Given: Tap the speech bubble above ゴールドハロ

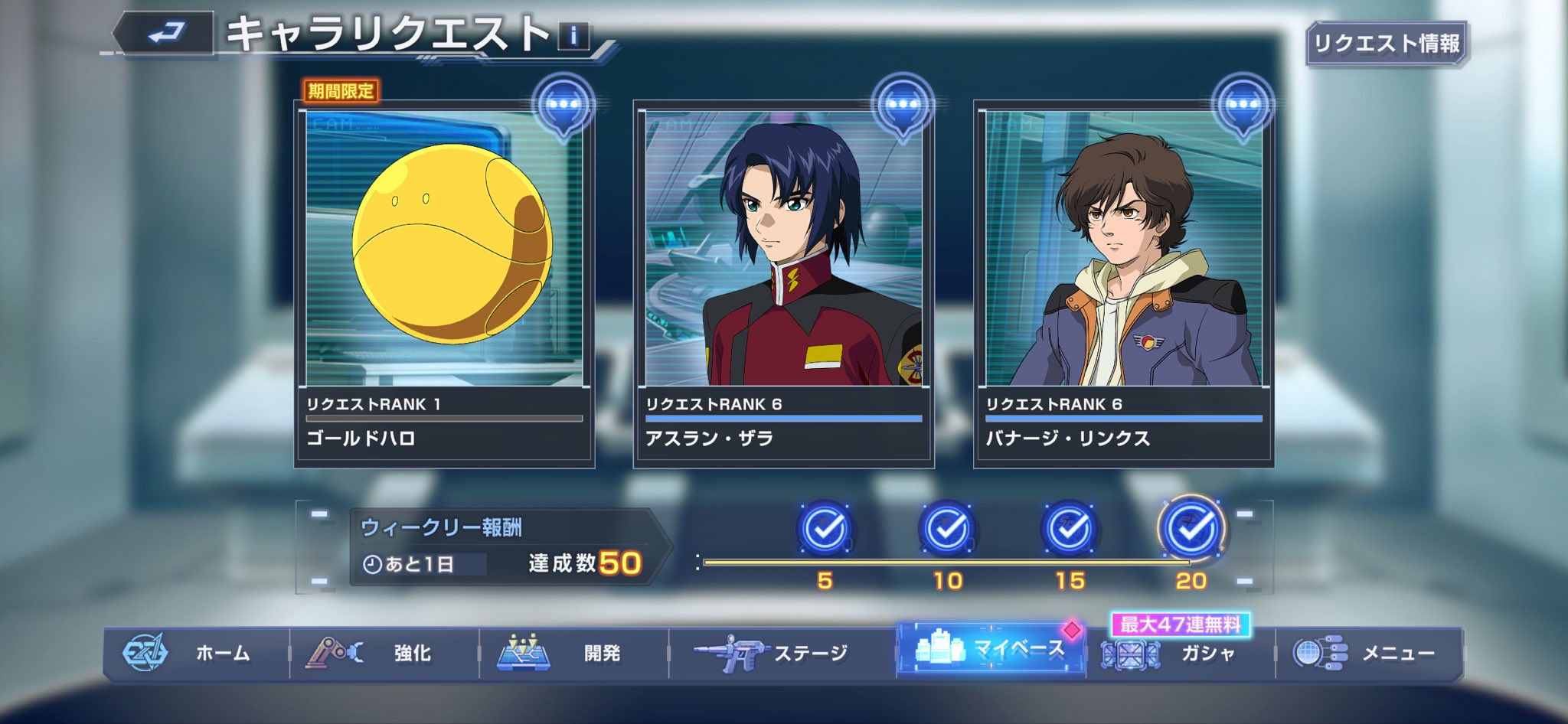Looking at the screenshot, I should 563,106.
